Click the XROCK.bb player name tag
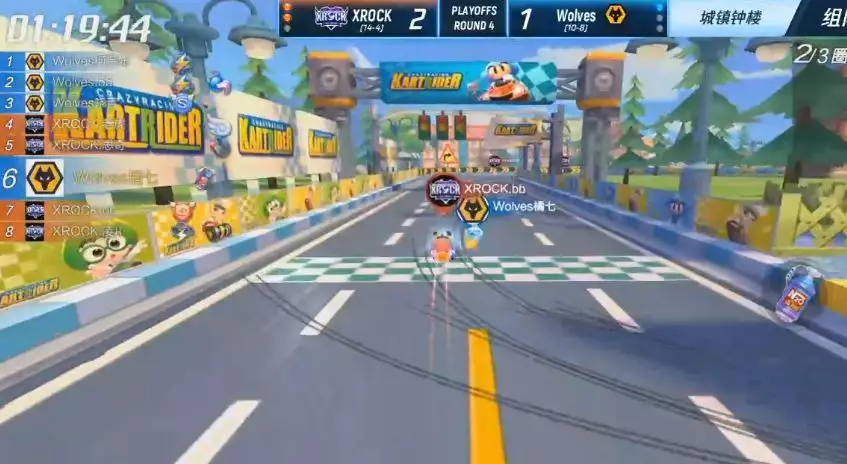 click(x=489, y=188)
